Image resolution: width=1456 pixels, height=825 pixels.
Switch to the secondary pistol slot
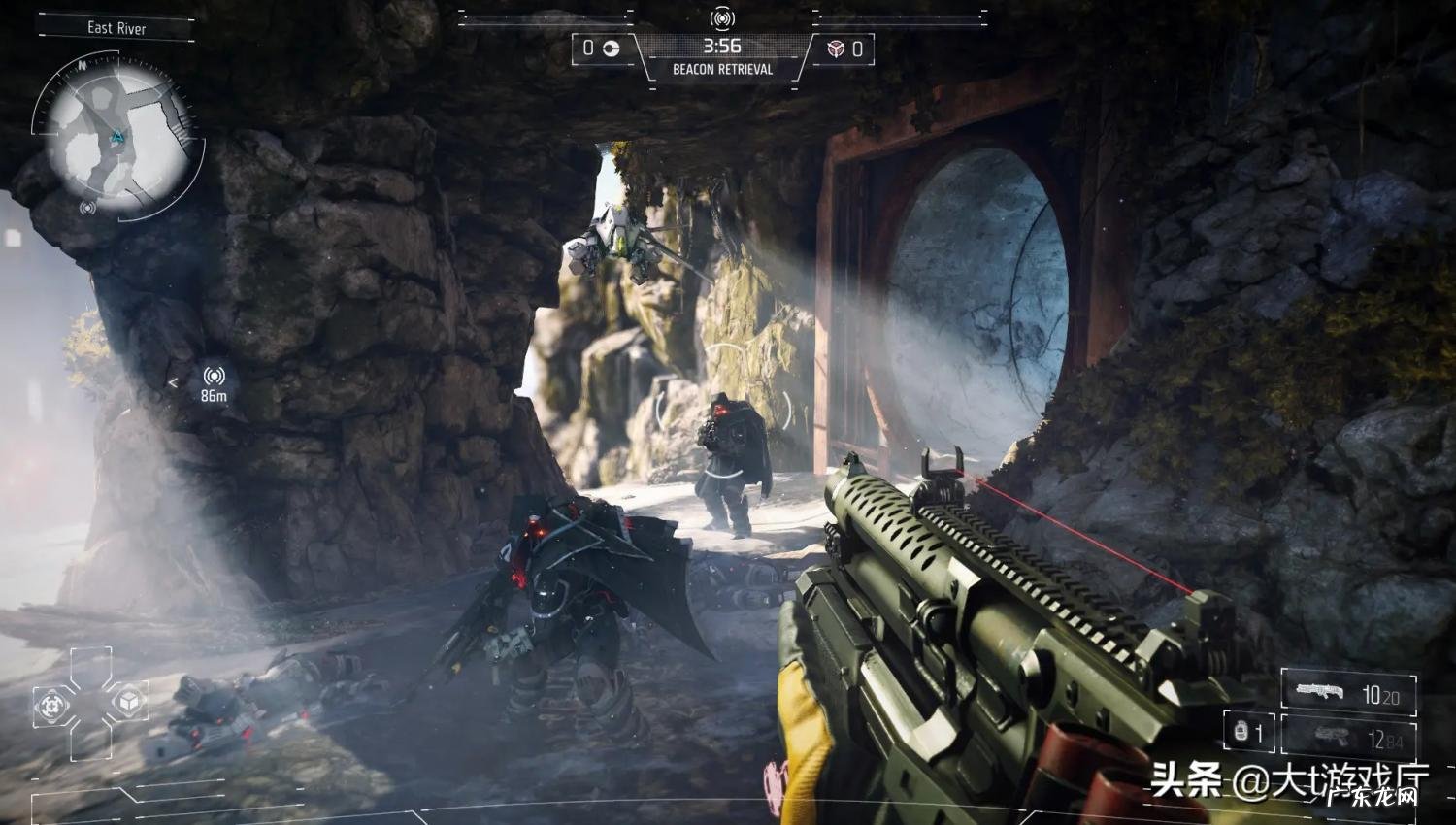coord(1348,739)
